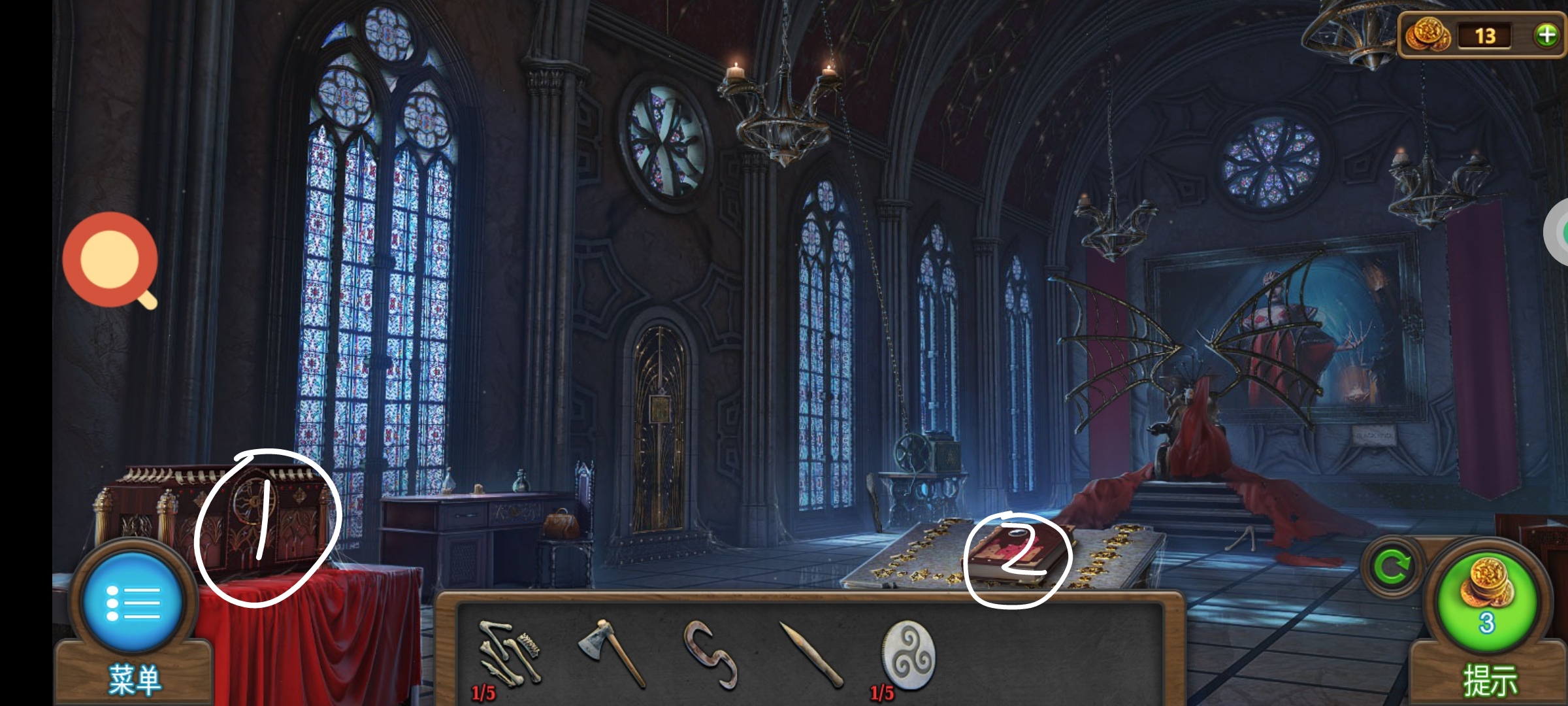Select the silver triskele medallion item
The width and height of the screenshot is (1568, 706).
coord(908,655)
